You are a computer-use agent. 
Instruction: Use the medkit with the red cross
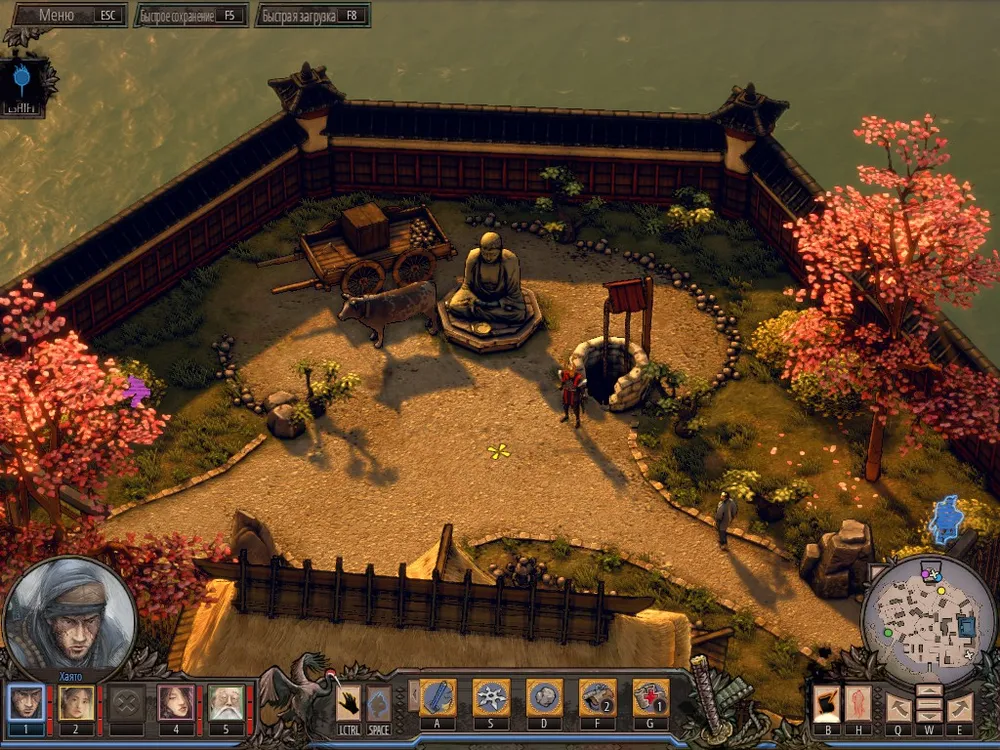click(650, 697)
